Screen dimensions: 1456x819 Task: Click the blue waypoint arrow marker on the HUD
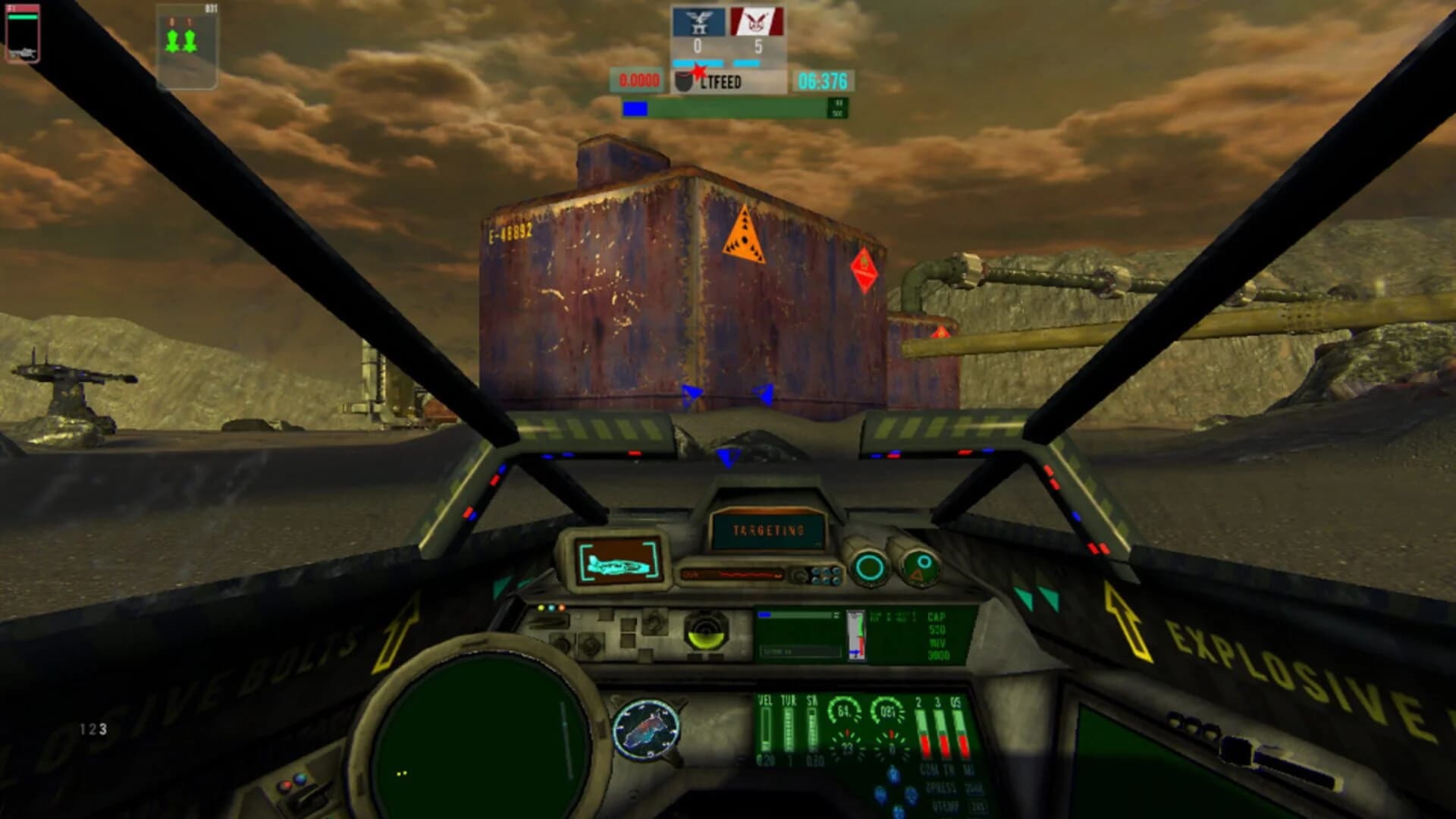coord(728,455)
